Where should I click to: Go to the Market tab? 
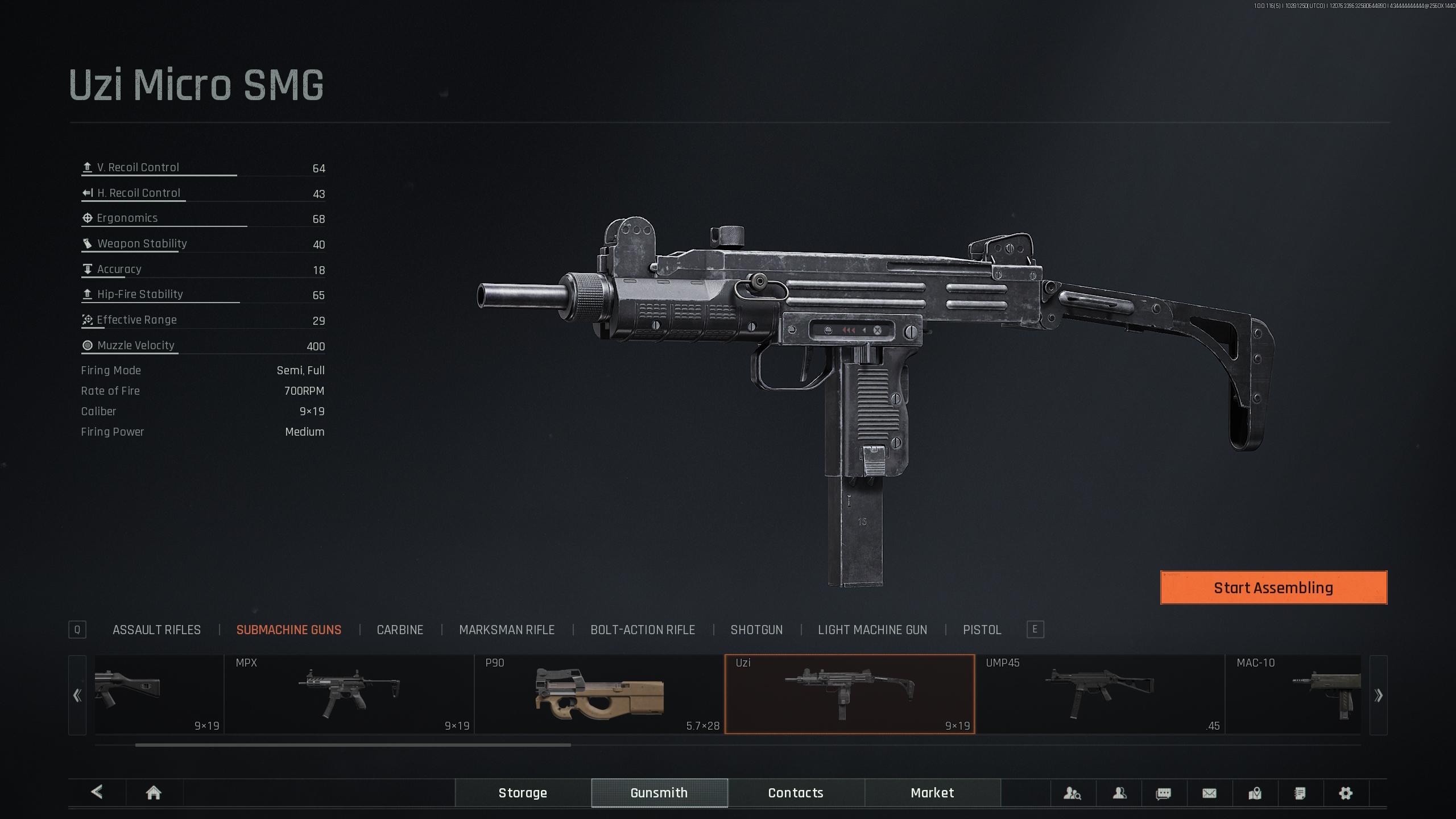tap(932, 793)
